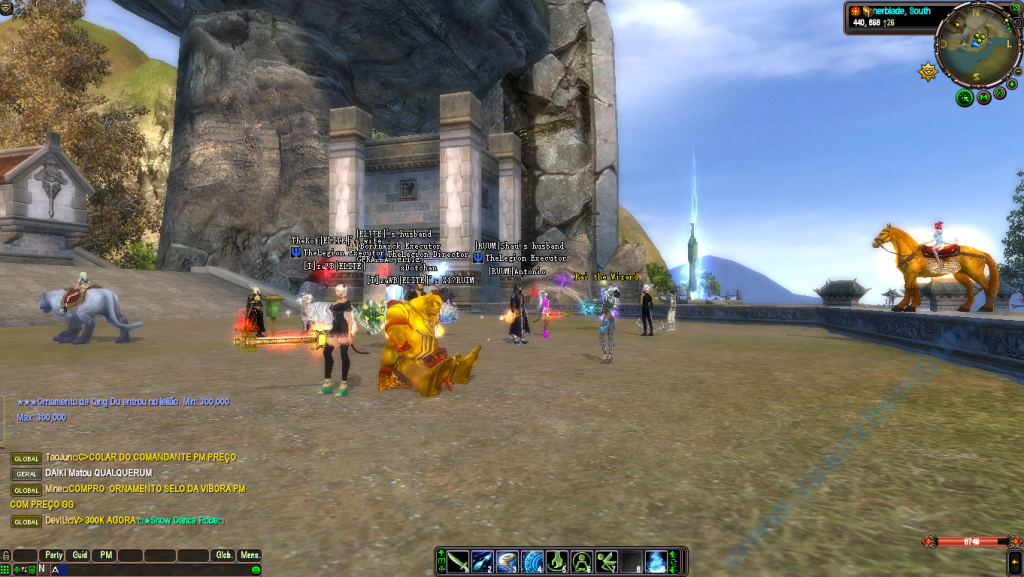Screen dimensions: 1024x577
Task: Cast the blue comet skill in slot 2
Action: coord(482,562)
